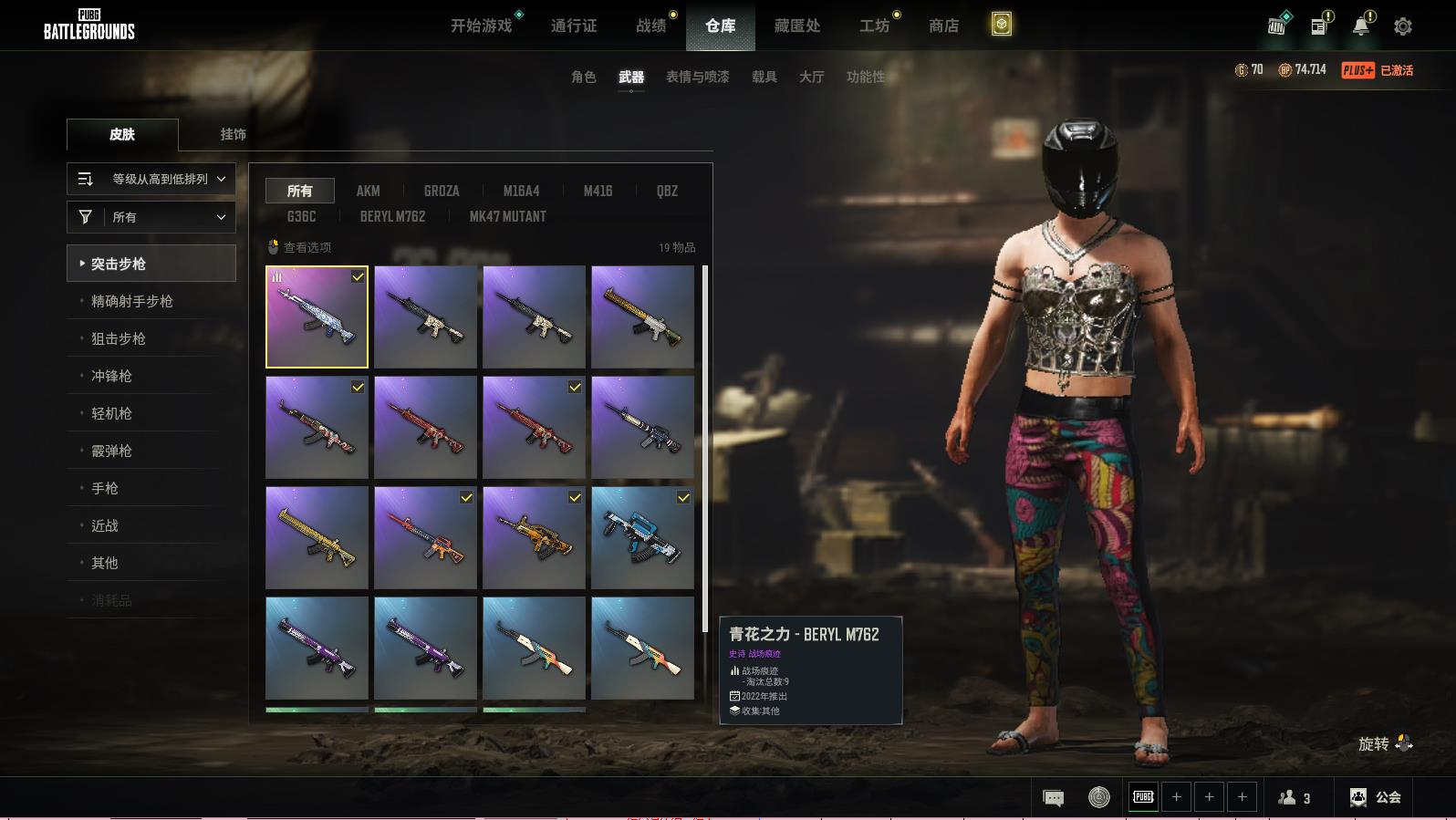Switch to the 挂饰 tab
This screenshot has height=820, width=1456.
pyautogui.click(x=233, y=134)
